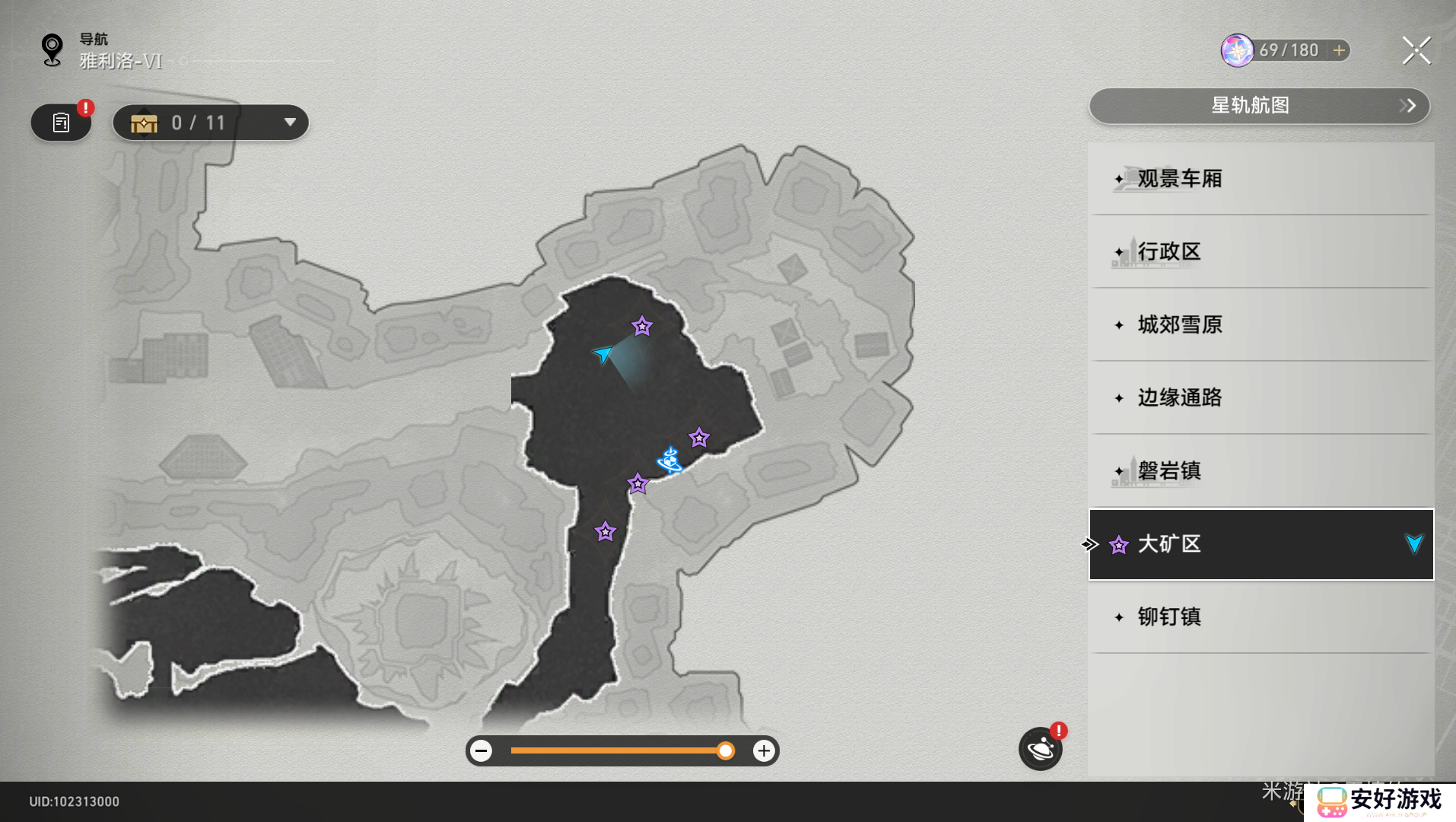
Task: Click the purple star marker near the player arrow
Action: (x=642, y=327)
